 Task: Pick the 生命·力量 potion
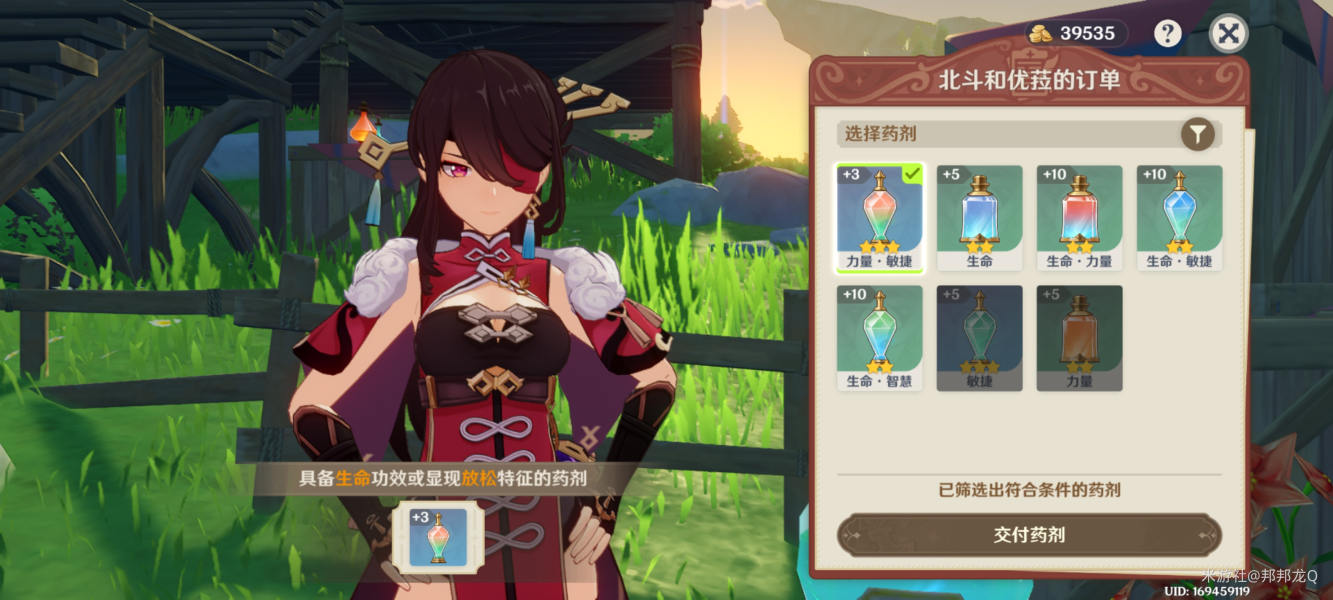pyautogui.click(x=1079, y=217)
